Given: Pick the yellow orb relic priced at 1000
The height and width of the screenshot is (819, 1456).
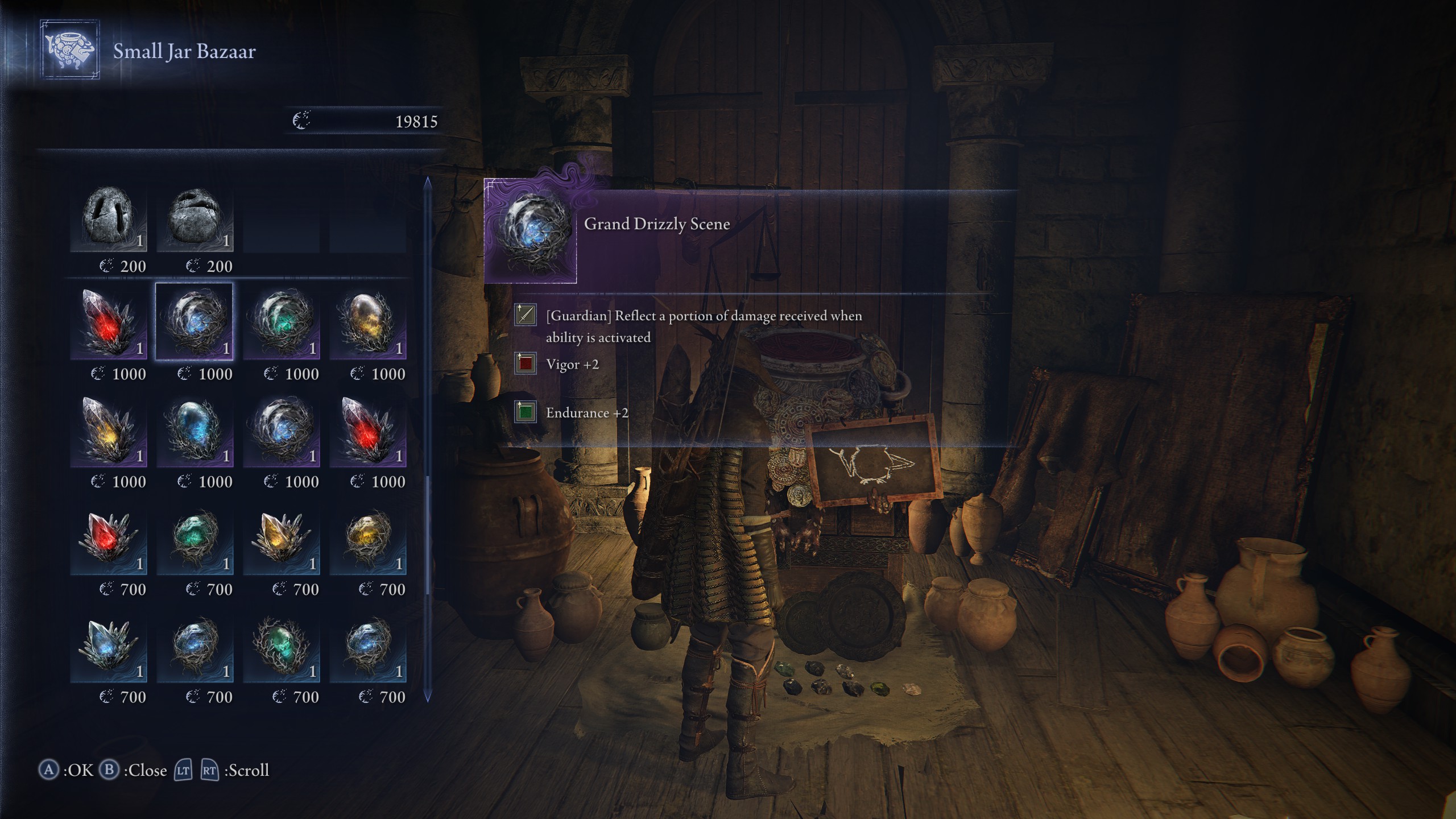Looking at the screenshot, I should pyautogui.click(x=367, y=322).
